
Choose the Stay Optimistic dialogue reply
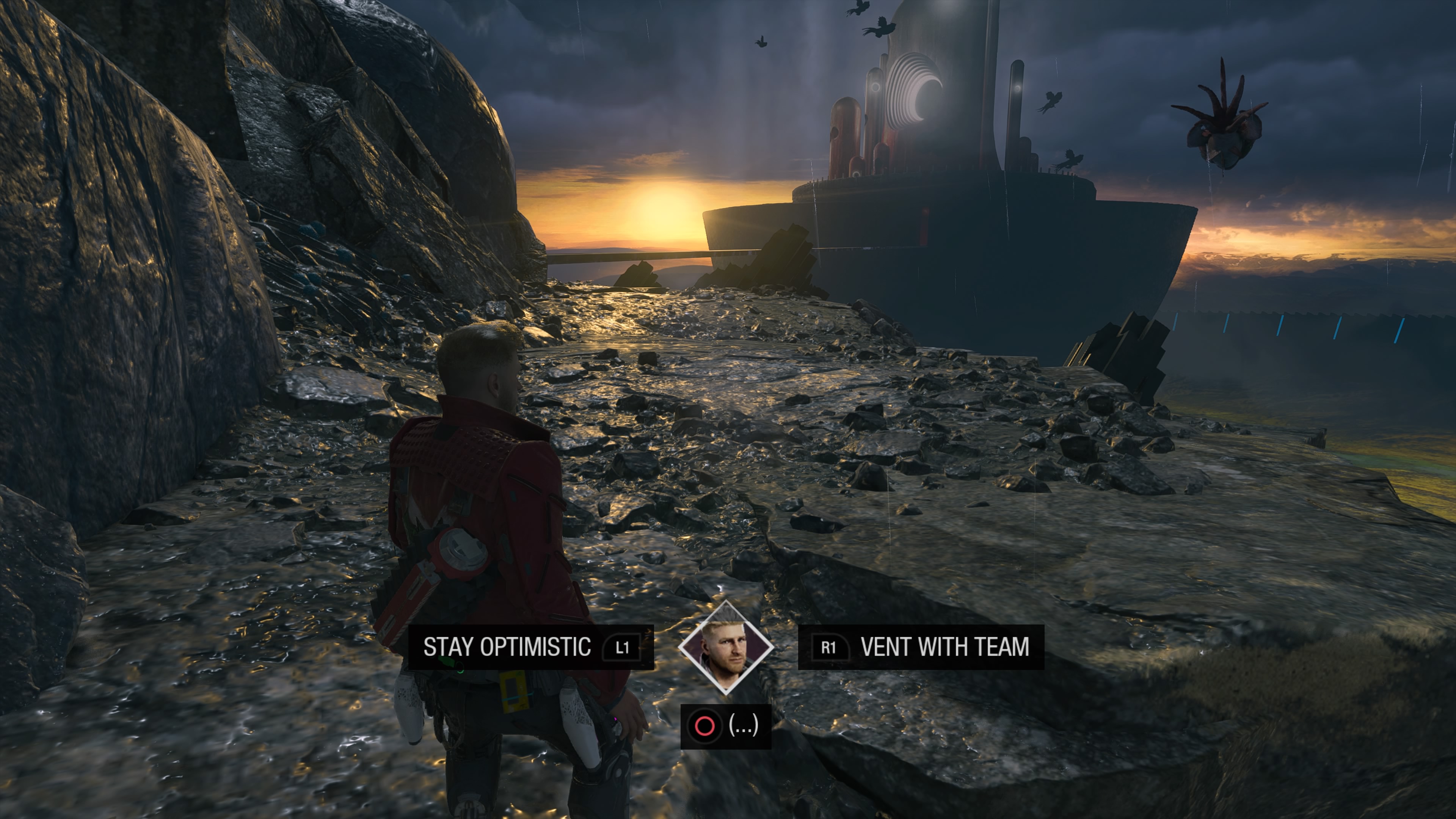(530, 647)
